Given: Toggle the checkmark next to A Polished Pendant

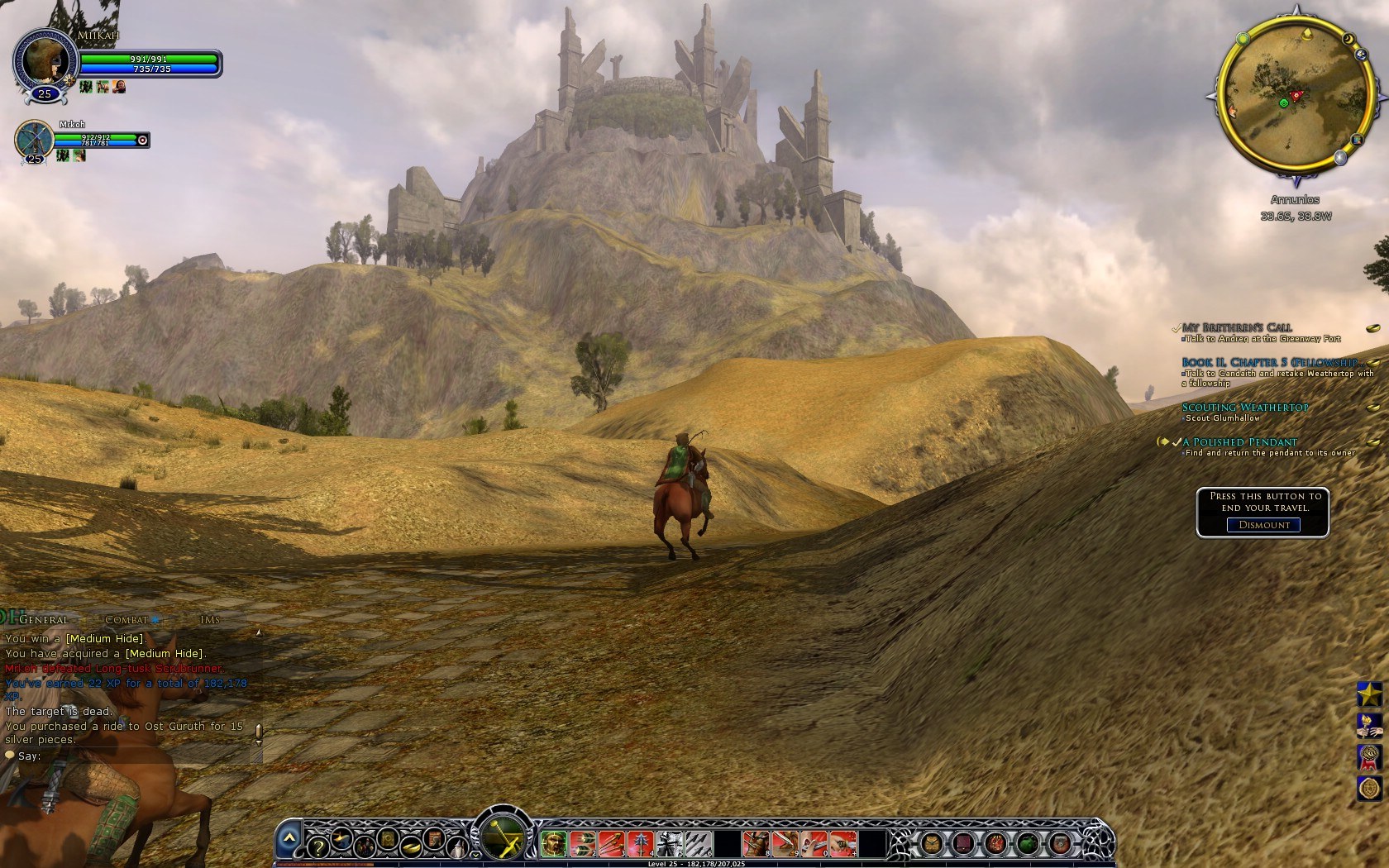Looking at the screenshot, I should 1177,441.
